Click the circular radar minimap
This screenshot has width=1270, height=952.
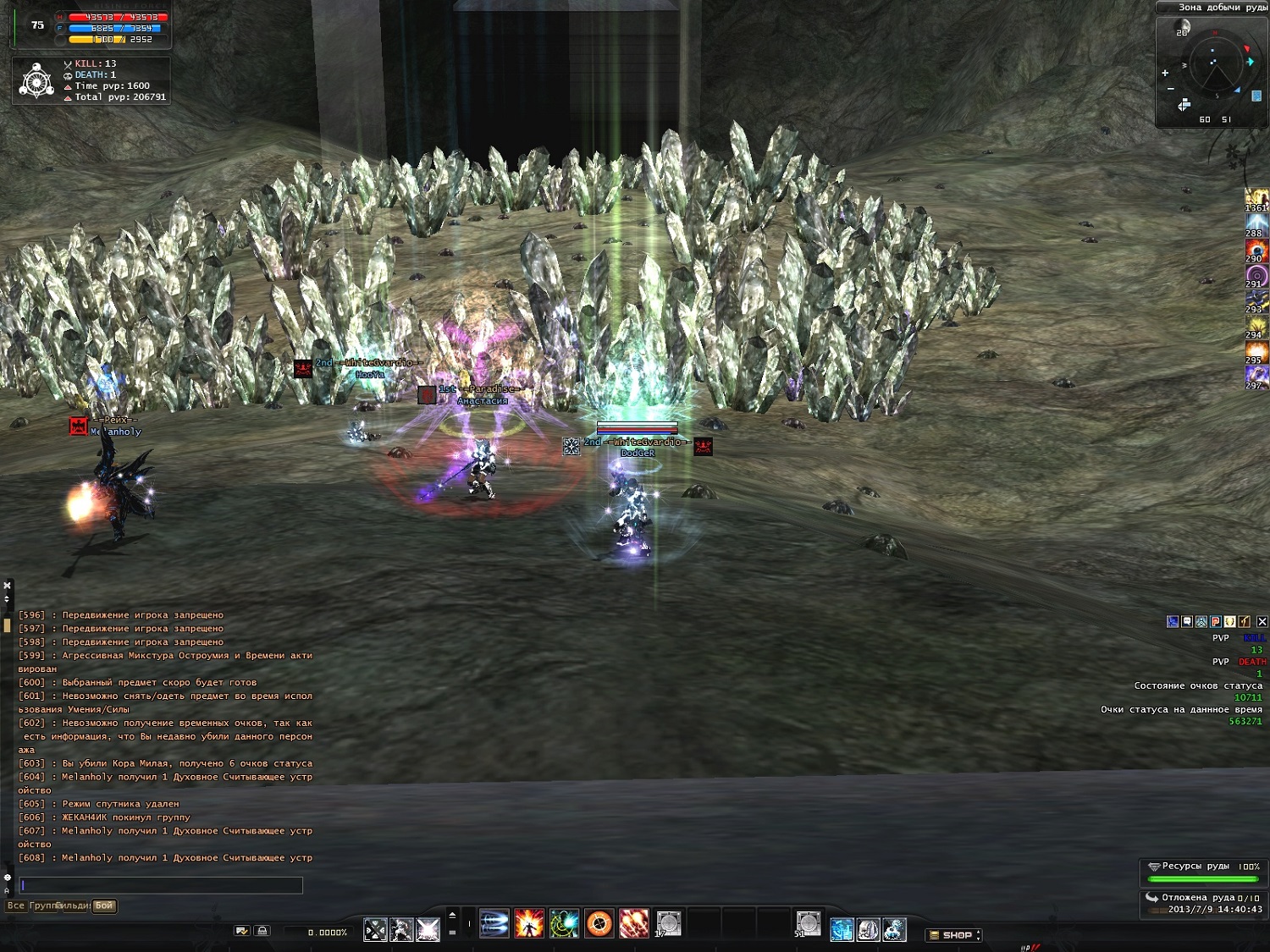click(x=1216, y=66)
